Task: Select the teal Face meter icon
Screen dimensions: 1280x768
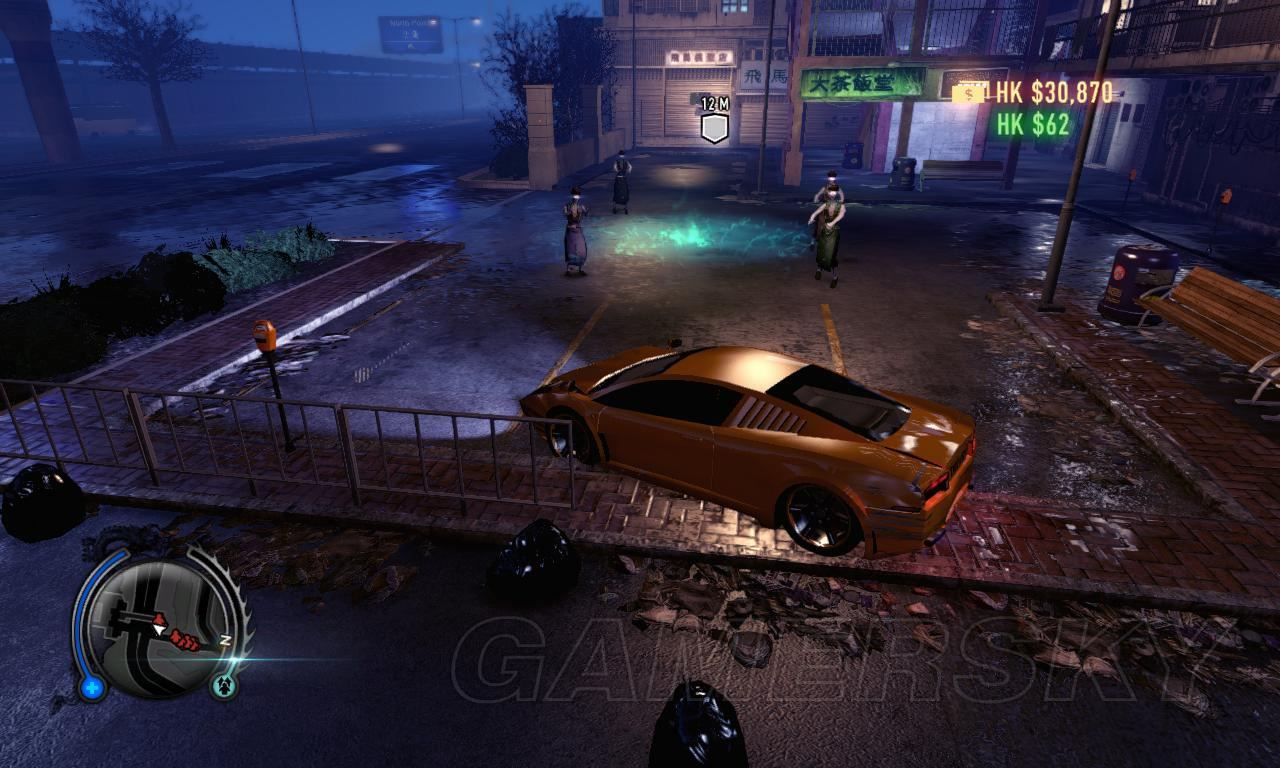Action: (x=223, y=686)
